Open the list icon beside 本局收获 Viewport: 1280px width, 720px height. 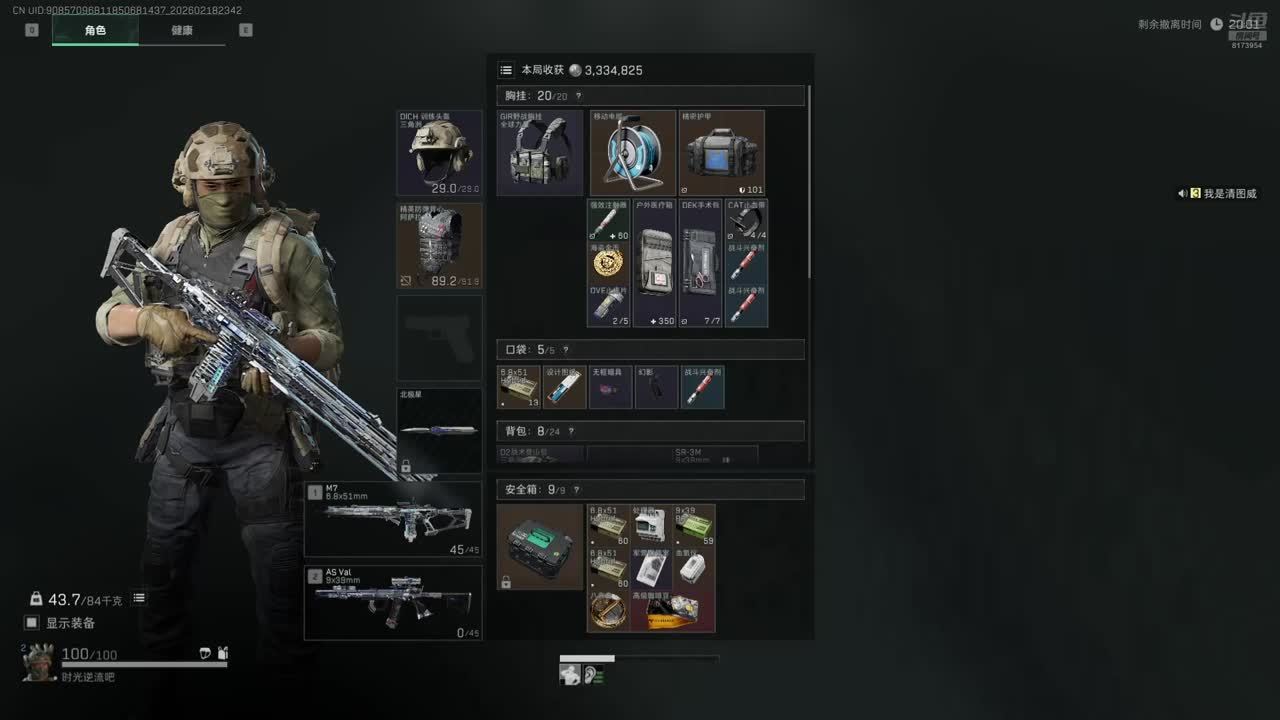pos(506,70)
